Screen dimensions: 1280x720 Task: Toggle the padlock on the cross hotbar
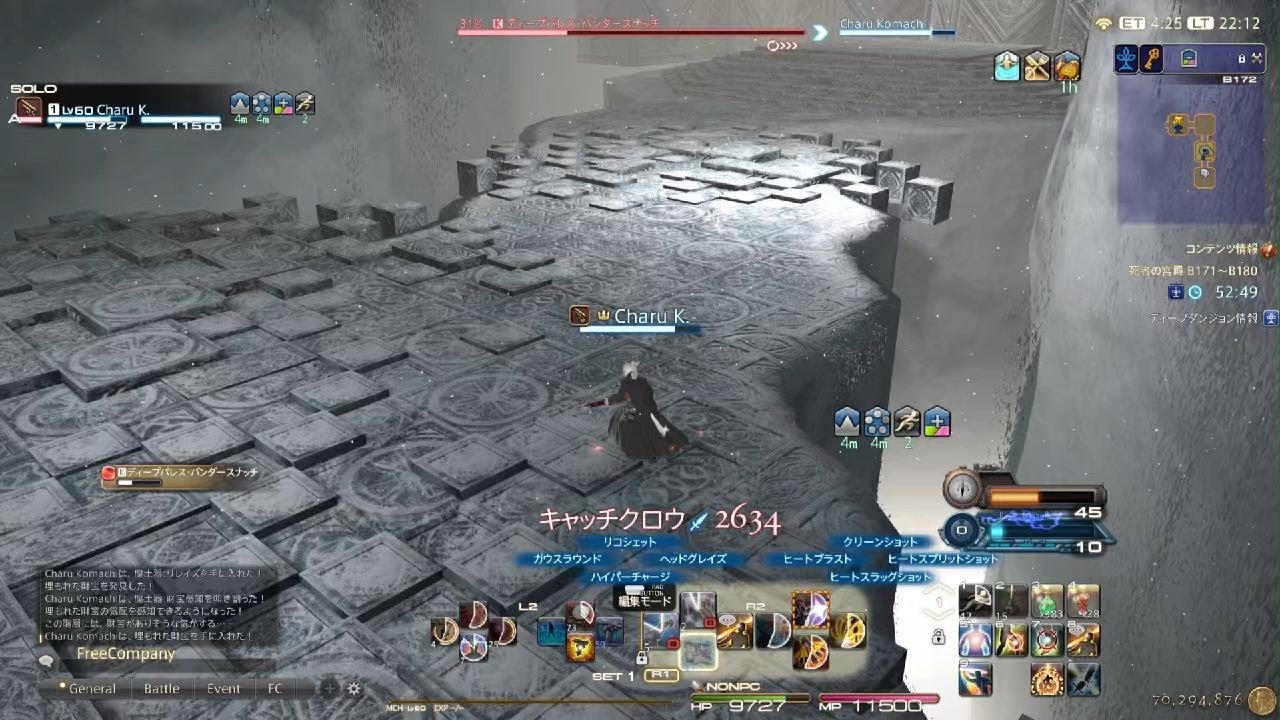[939, 637]
